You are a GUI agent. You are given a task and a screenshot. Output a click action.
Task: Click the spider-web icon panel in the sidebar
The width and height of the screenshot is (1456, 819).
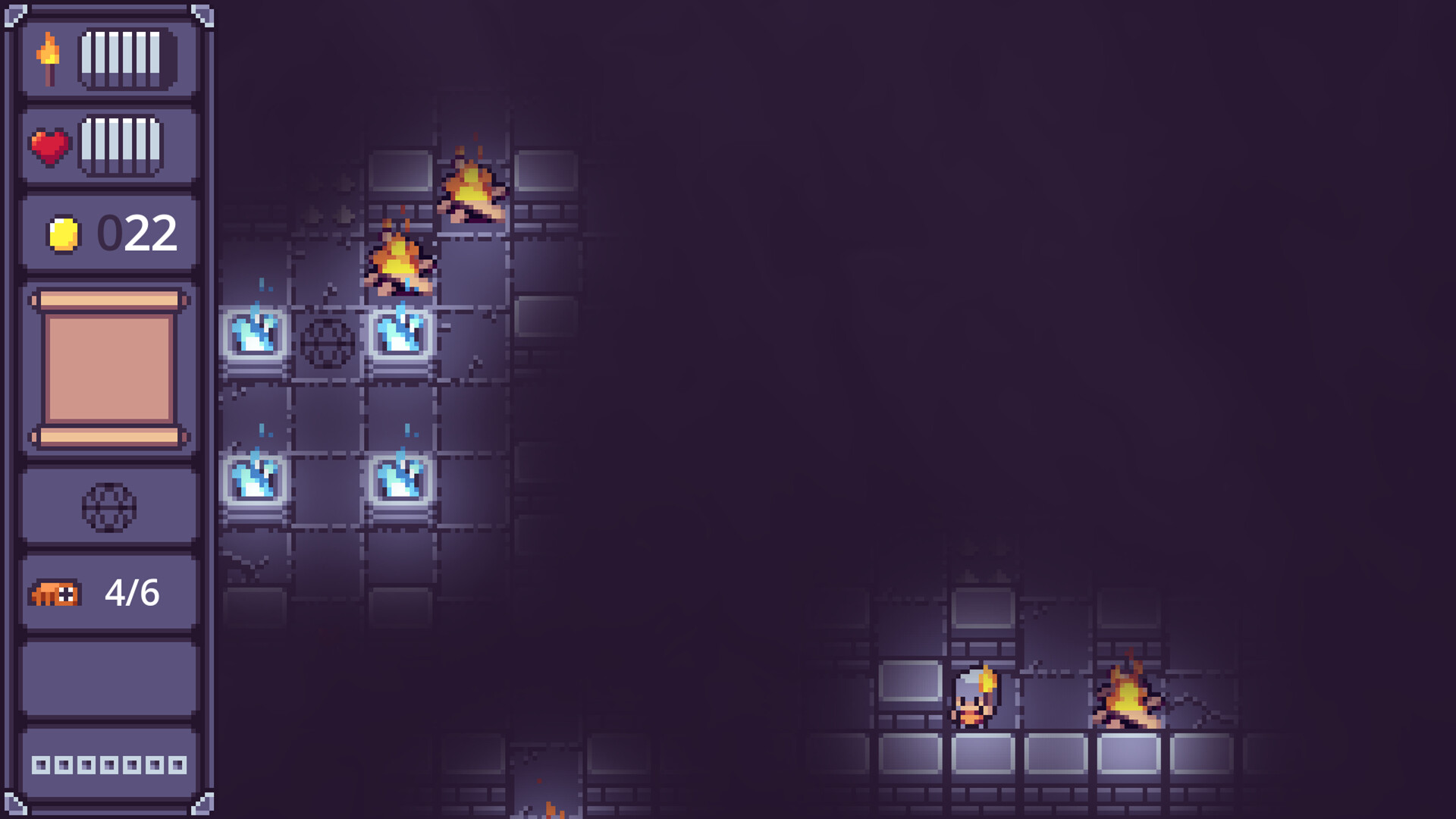point(109,506)
